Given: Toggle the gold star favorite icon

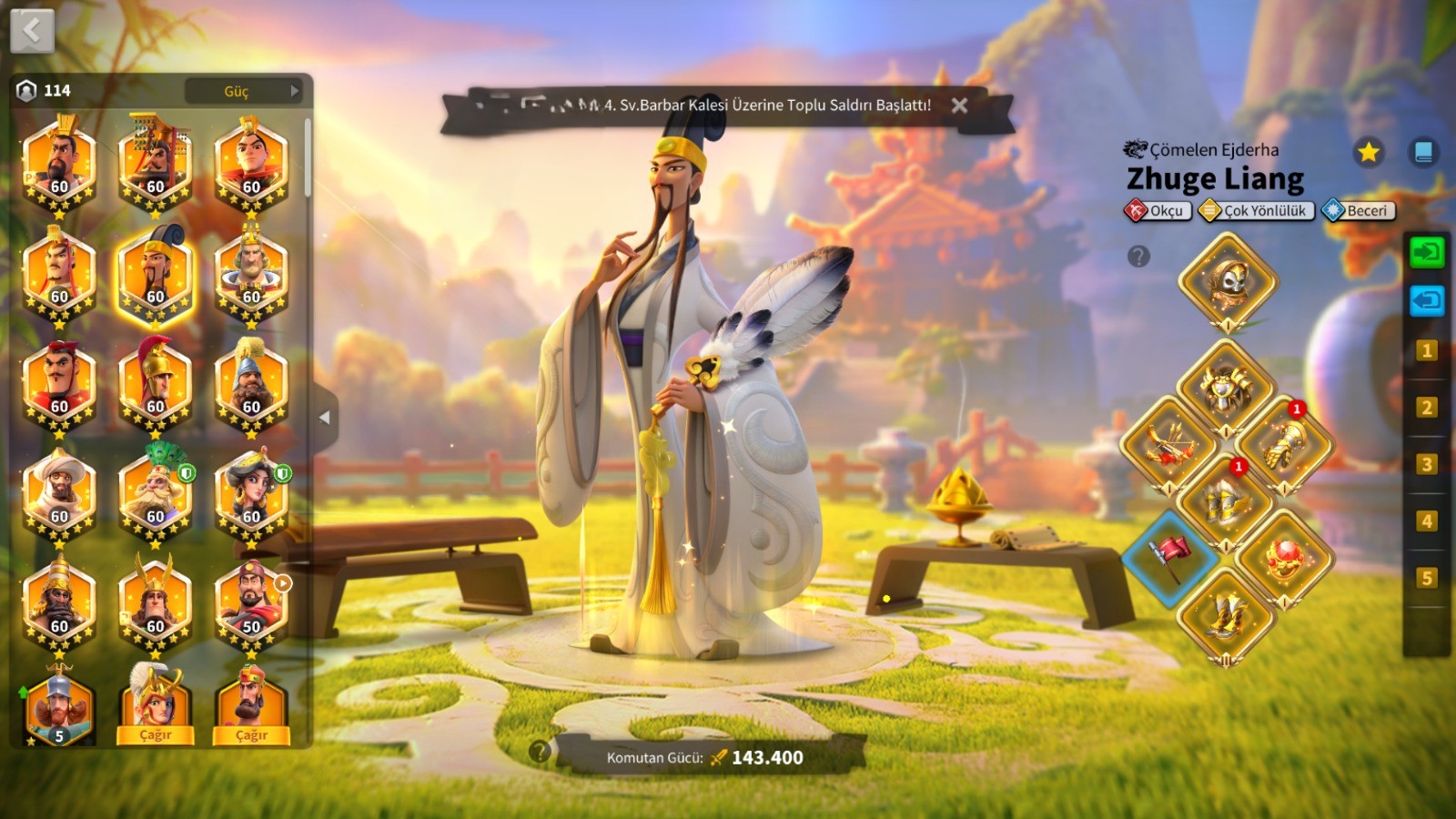Looking at the screenshot, I should pyautogui.click(x=1368, y=152).
